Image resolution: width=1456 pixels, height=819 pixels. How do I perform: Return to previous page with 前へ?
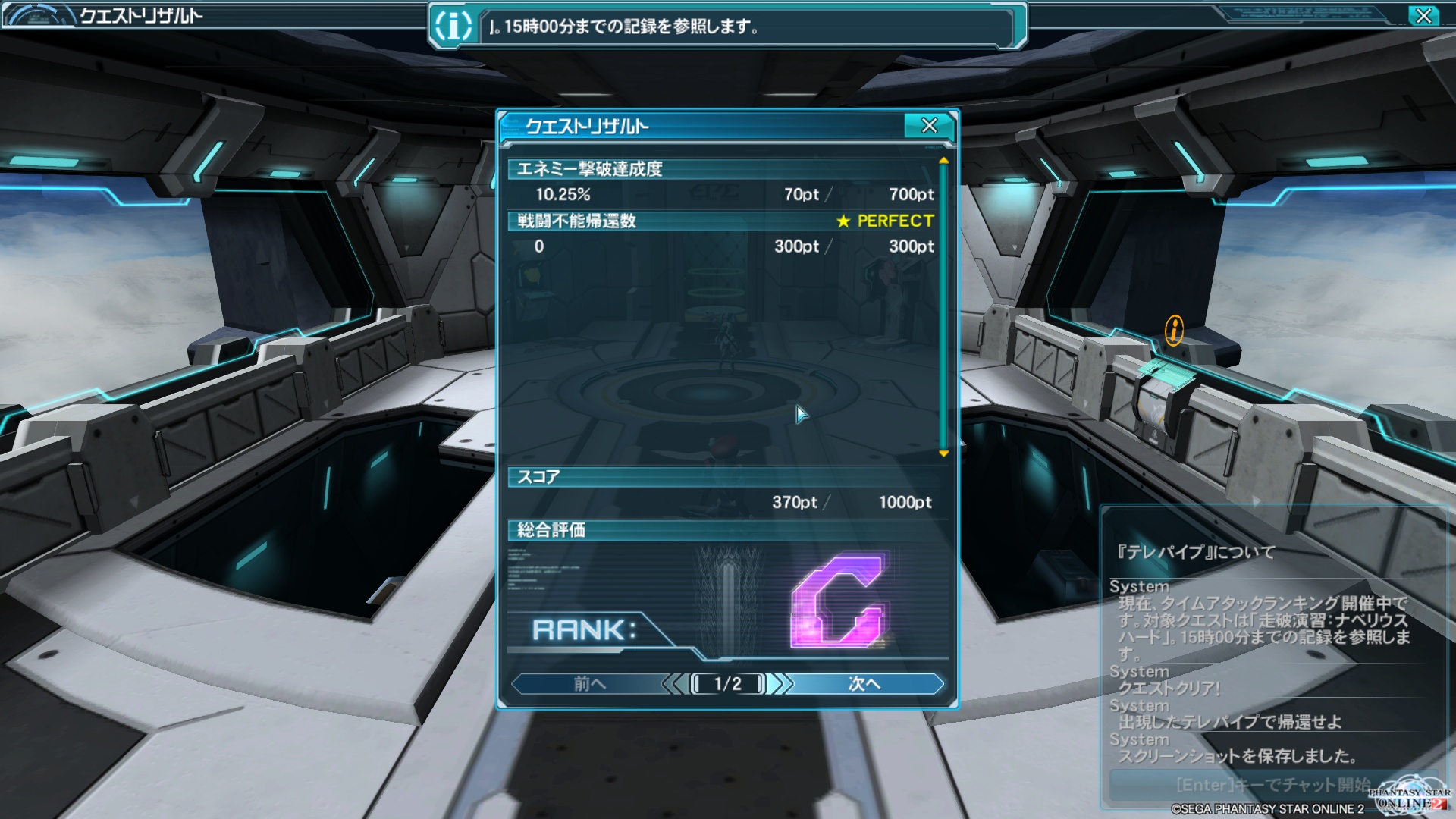tap(589, 684)
